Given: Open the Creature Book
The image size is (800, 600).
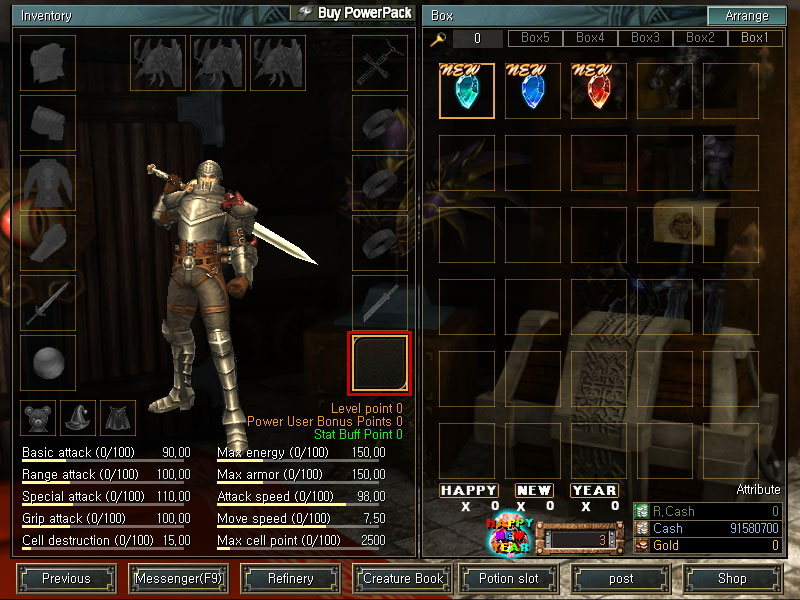Looking at the screenshot, I should coord(402,578).
